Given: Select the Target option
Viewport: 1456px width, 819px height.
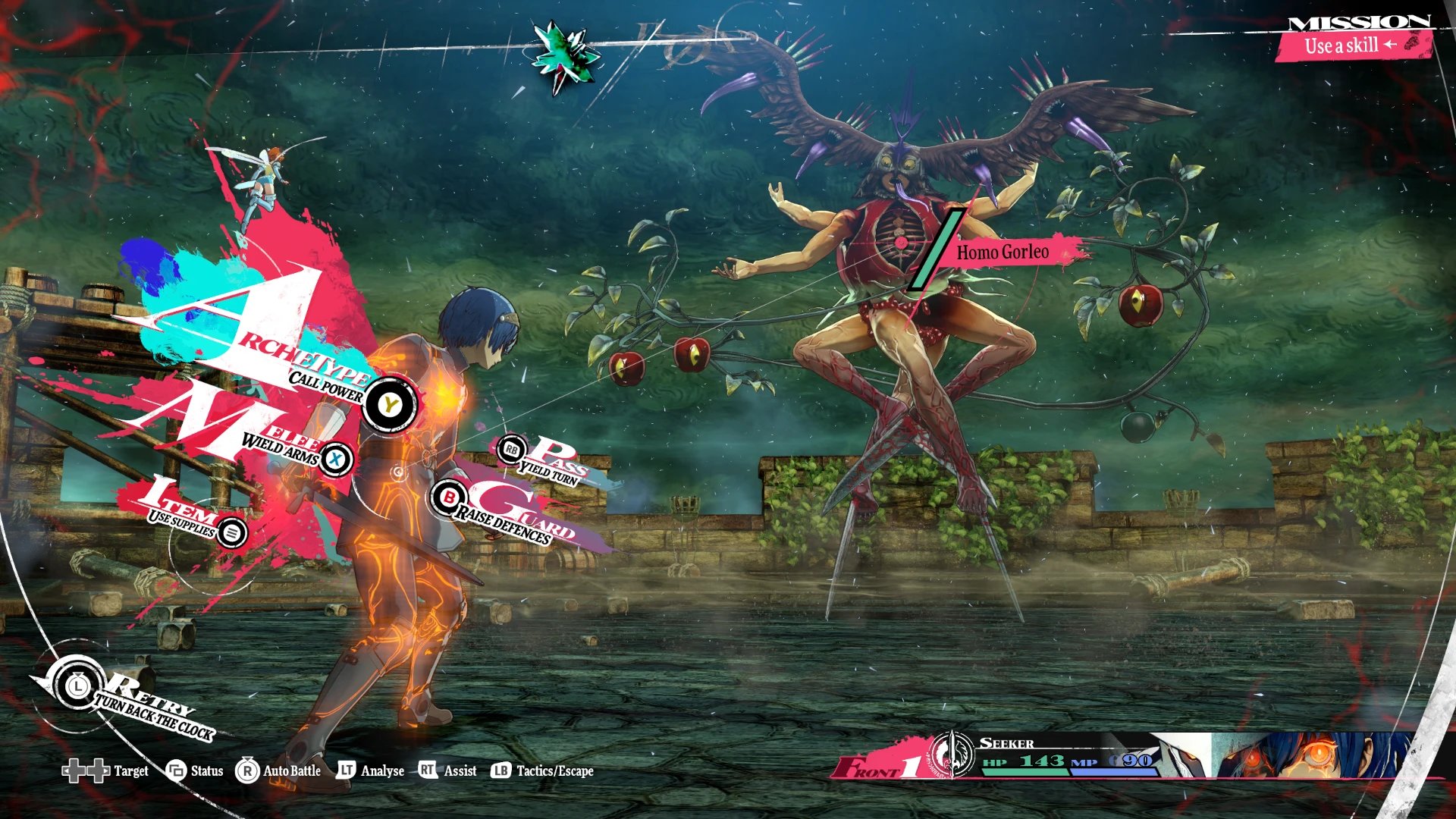Looking at the screenshot, I should pyautogui.click(x=105, y=771).
